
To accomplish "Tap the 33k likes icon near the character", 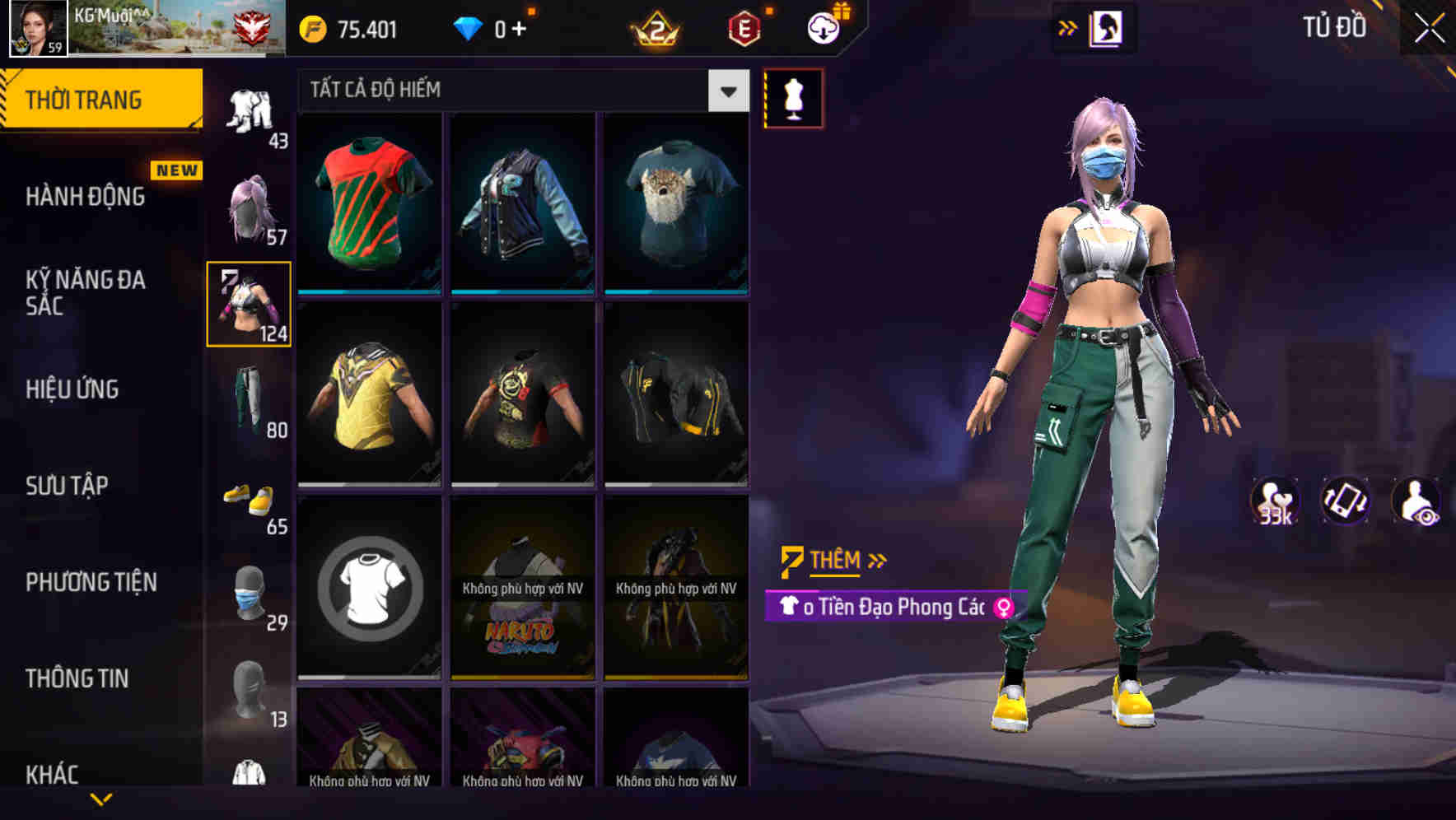I will pos(1275,501).
